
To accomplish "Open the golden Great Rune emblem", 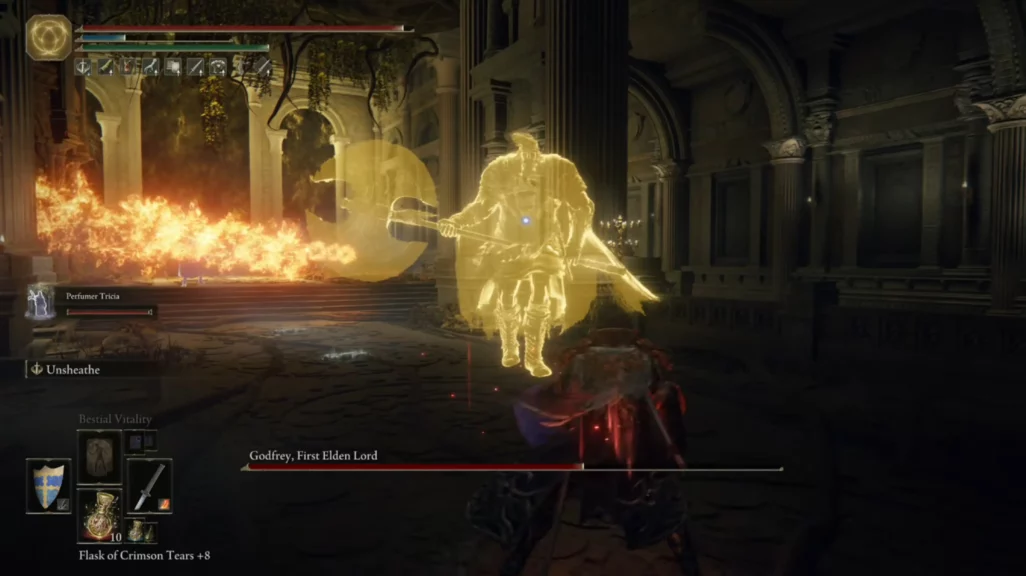I will pyautogui.click(x=48, y=38).
